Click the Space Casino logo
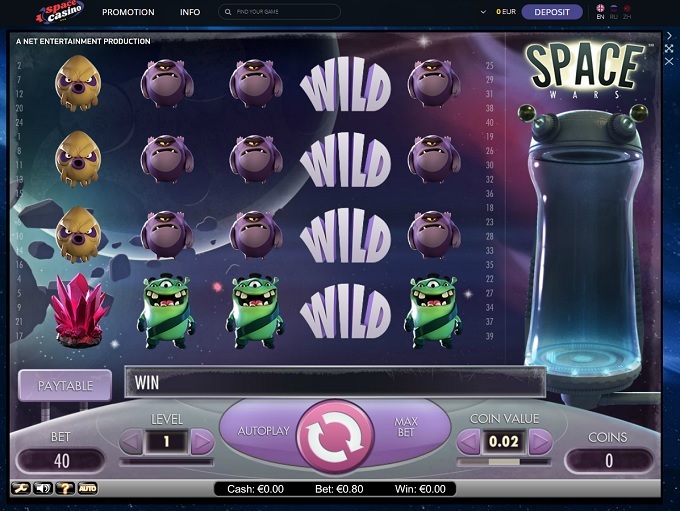Viewport: 680px width, 511px height. coord(59,12)
